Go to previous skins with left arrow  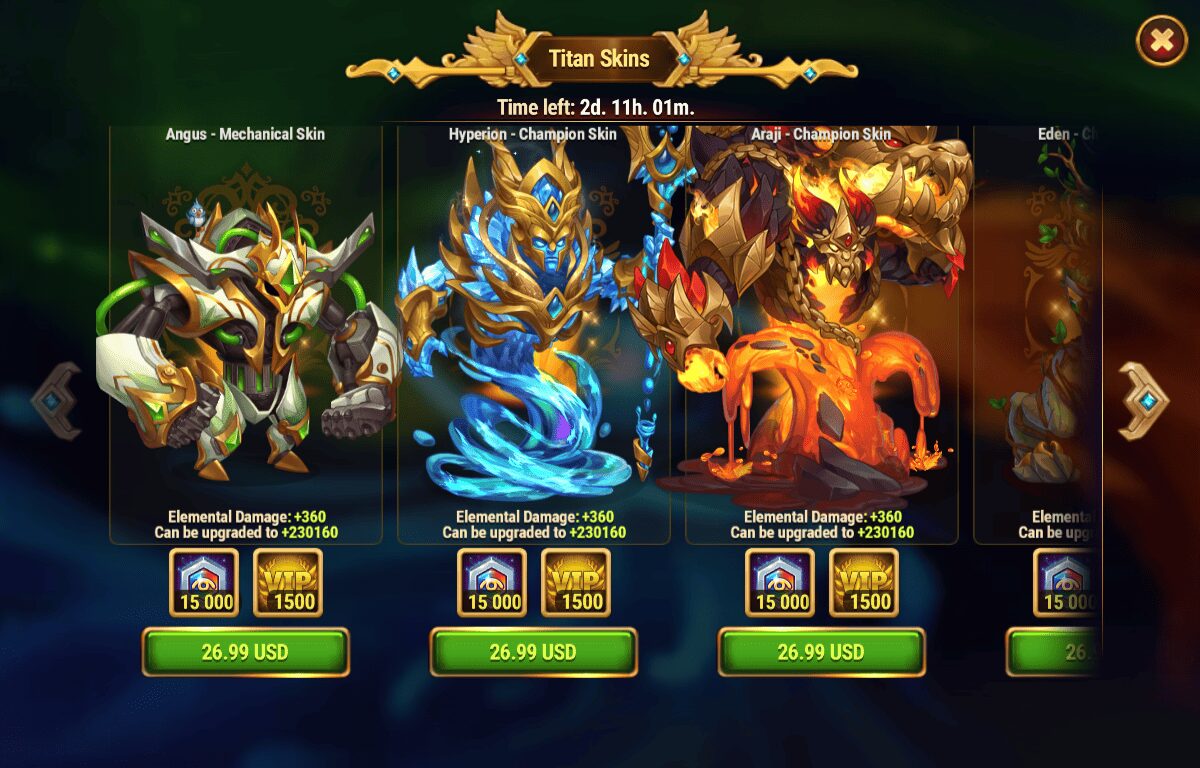56,401
